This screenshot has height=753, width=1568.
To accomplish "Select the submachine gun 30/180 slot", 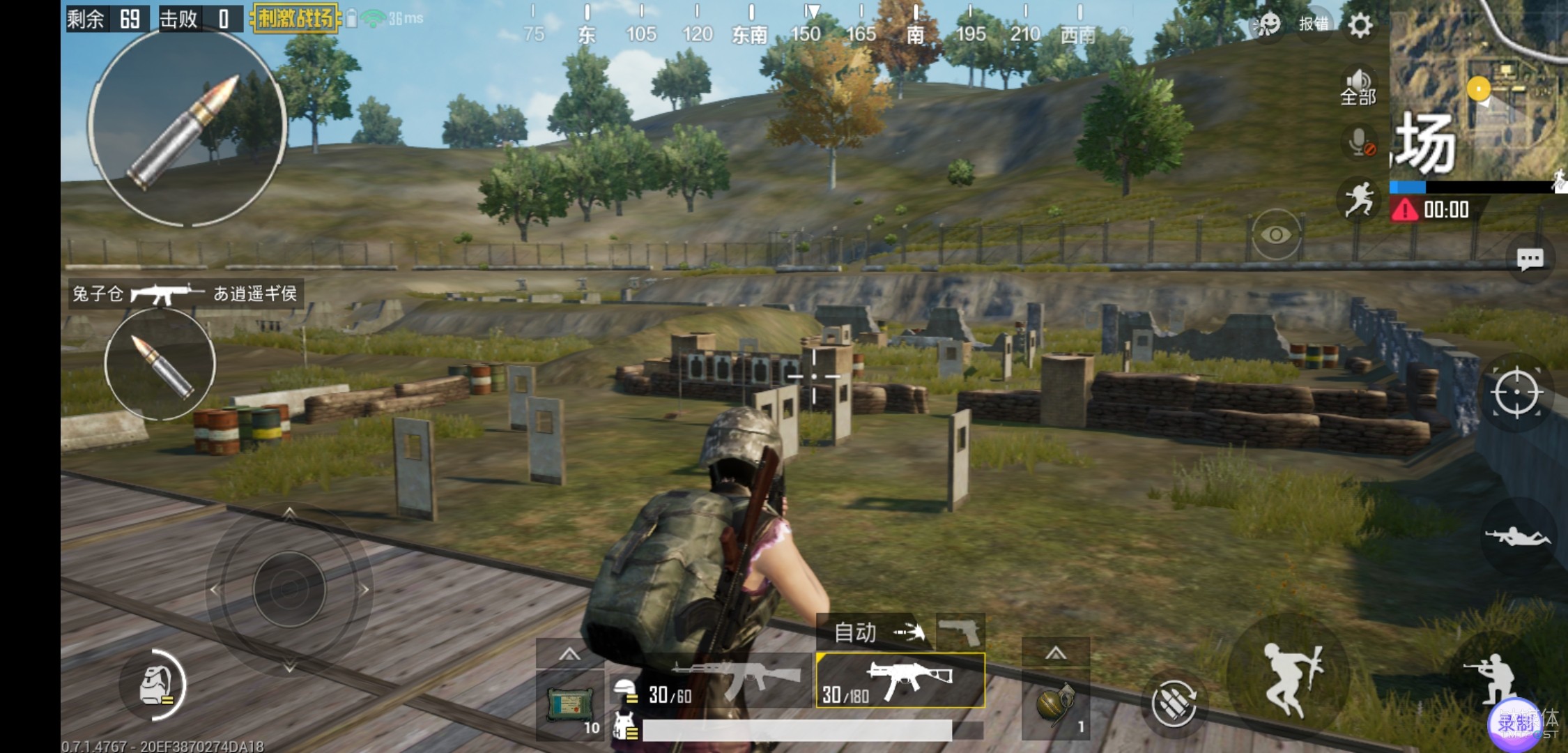I will (x=900, y=681).
